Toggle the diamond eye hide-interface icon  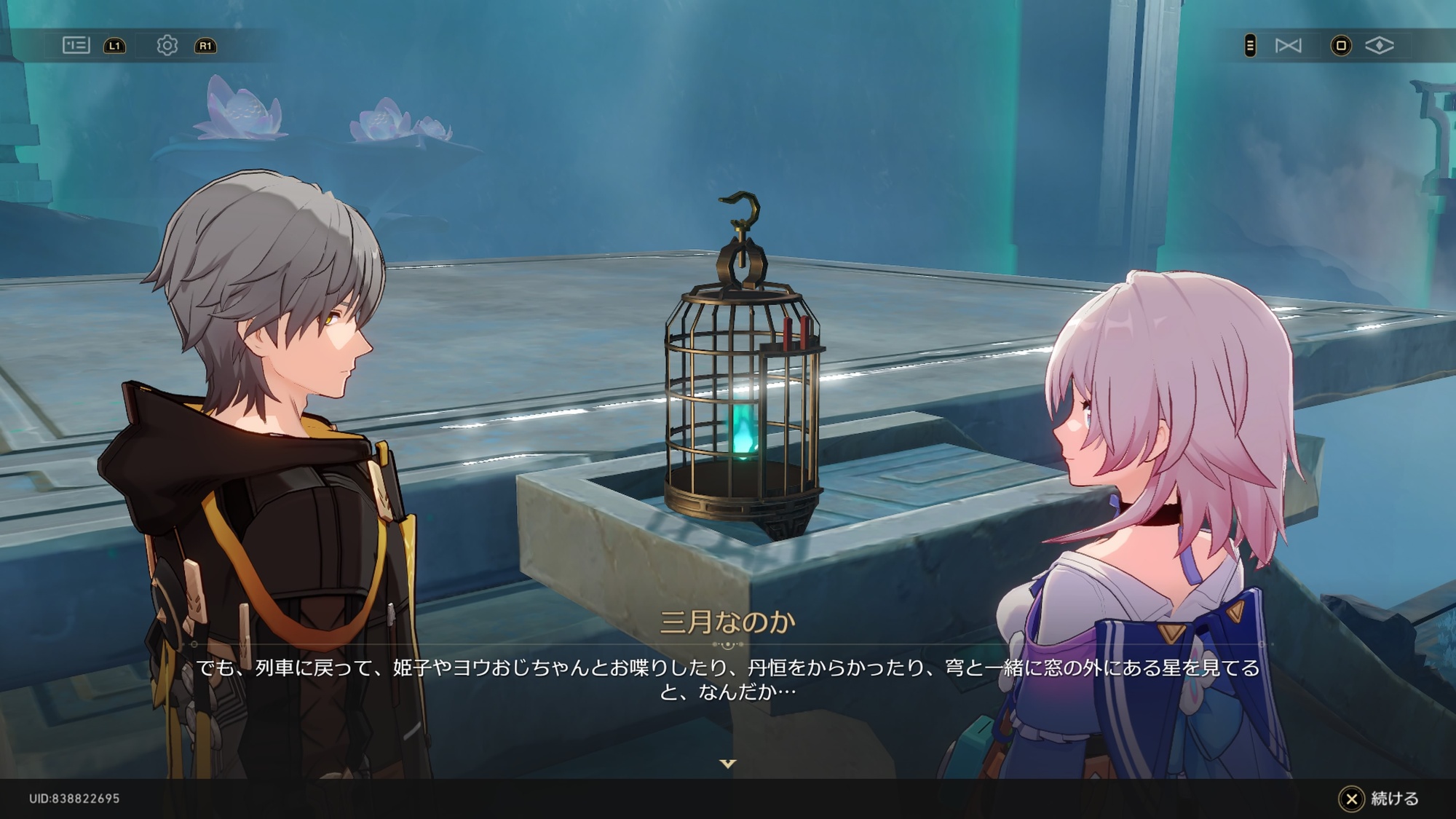(x=1379, y=46)
